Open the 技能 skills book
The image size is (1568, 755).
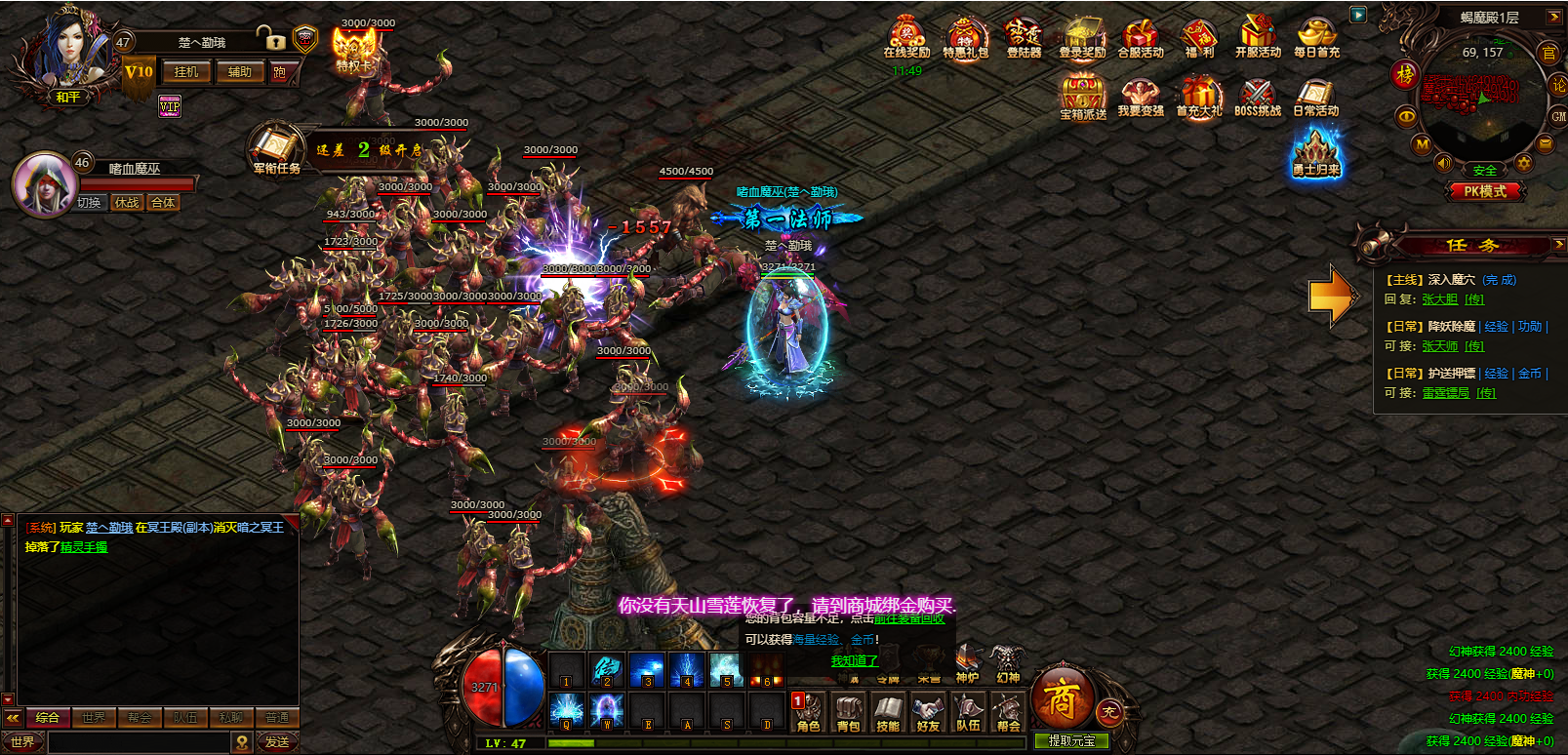coord(888,712)
